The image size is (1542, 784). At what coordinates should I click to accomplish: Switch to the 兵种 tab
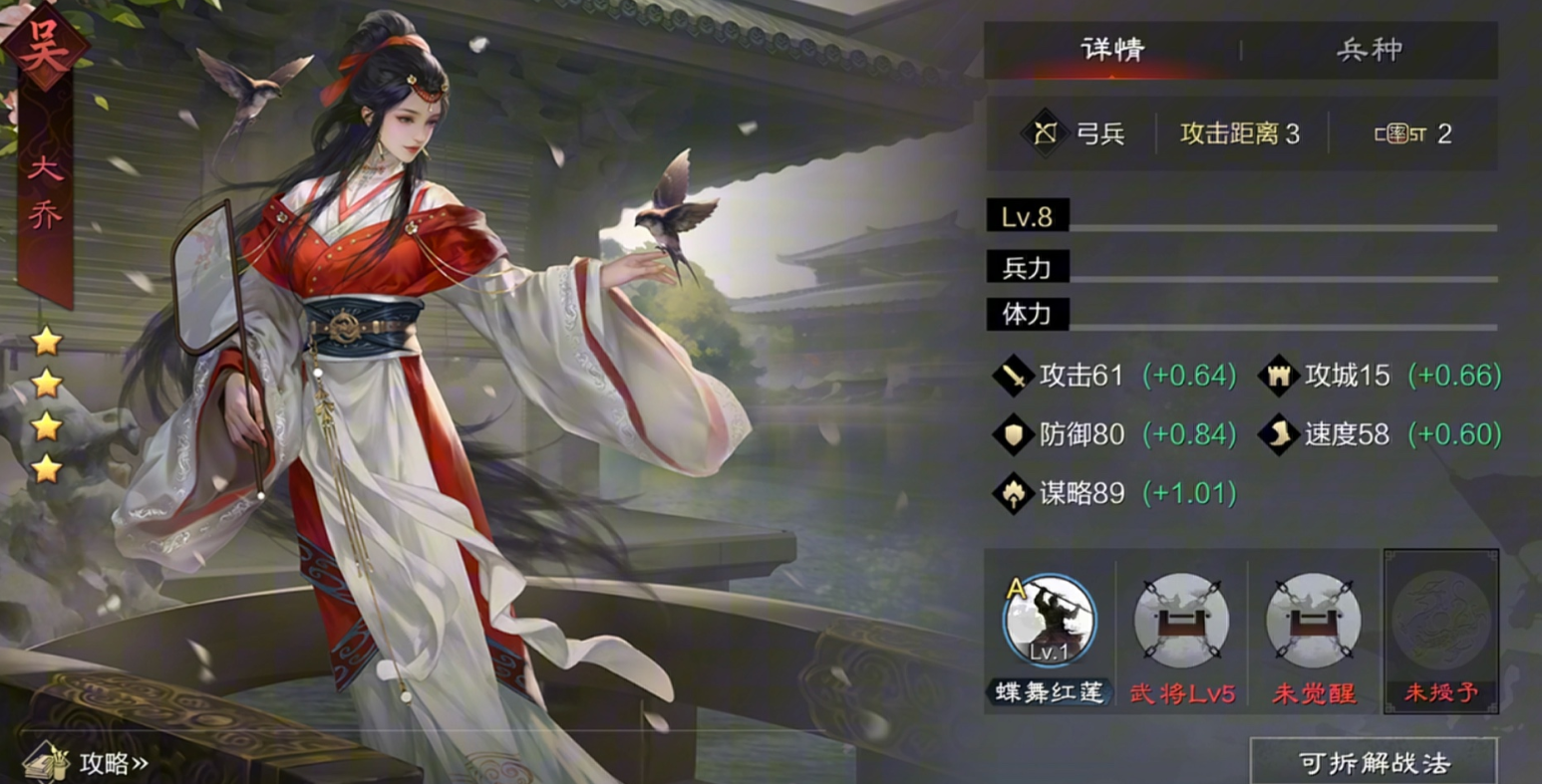coord(1369,50)
